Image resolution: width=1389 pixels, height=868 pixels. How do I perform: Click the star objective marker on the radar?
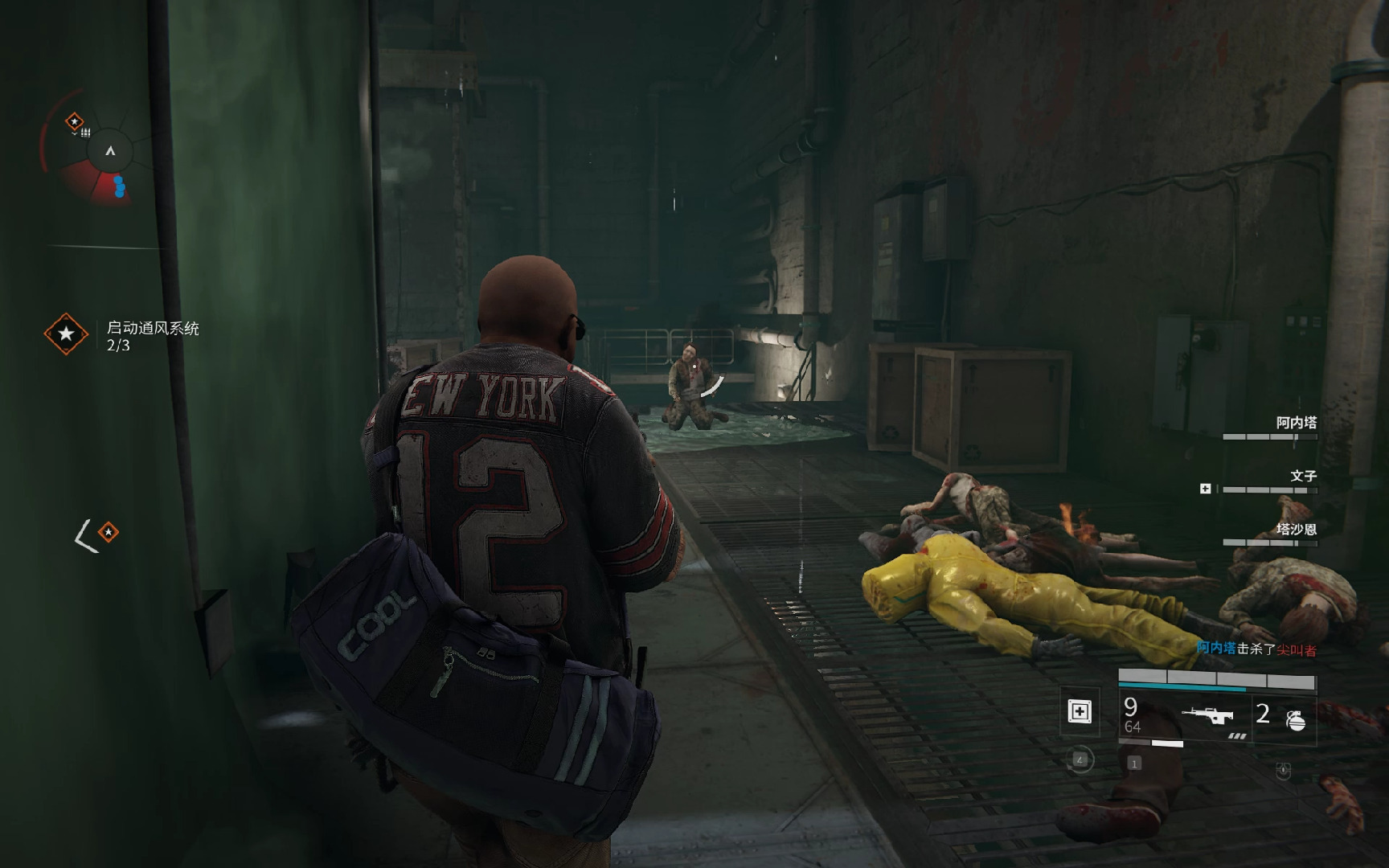(75, 122)
